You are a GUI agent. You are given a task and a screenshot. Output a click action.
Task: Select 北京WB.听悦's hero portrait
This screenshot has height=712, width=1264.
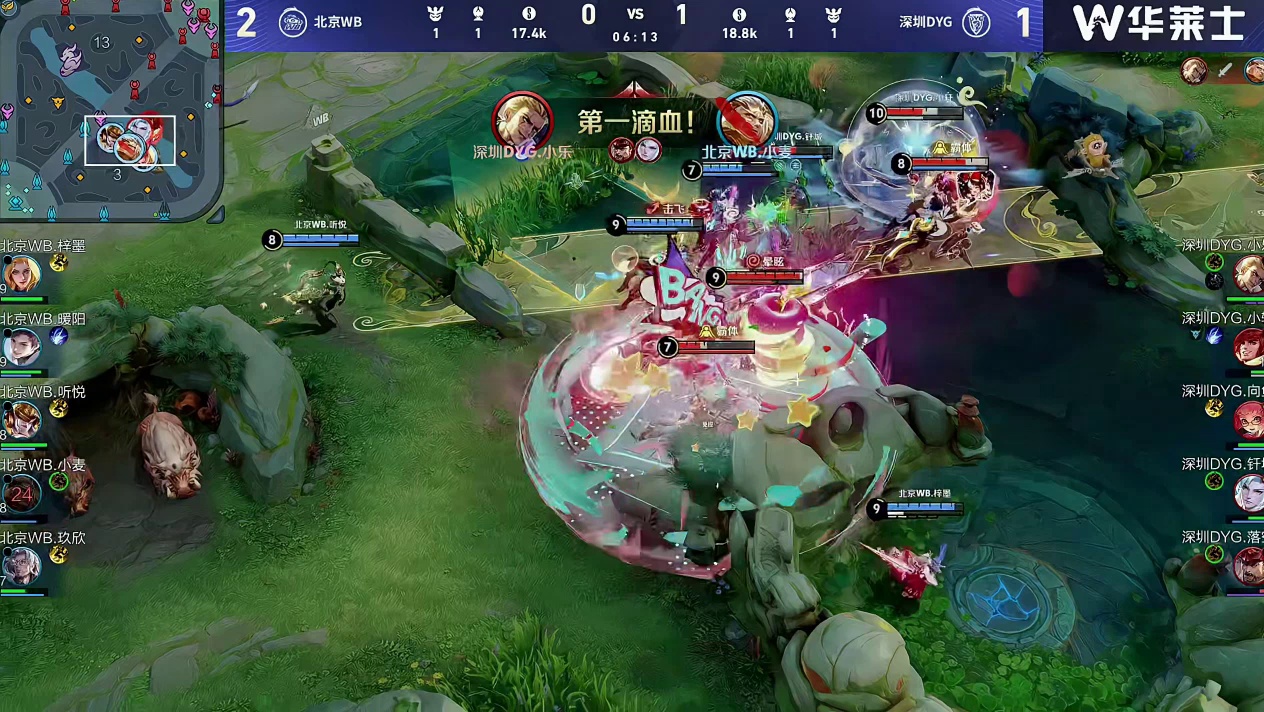coord(20,420)
